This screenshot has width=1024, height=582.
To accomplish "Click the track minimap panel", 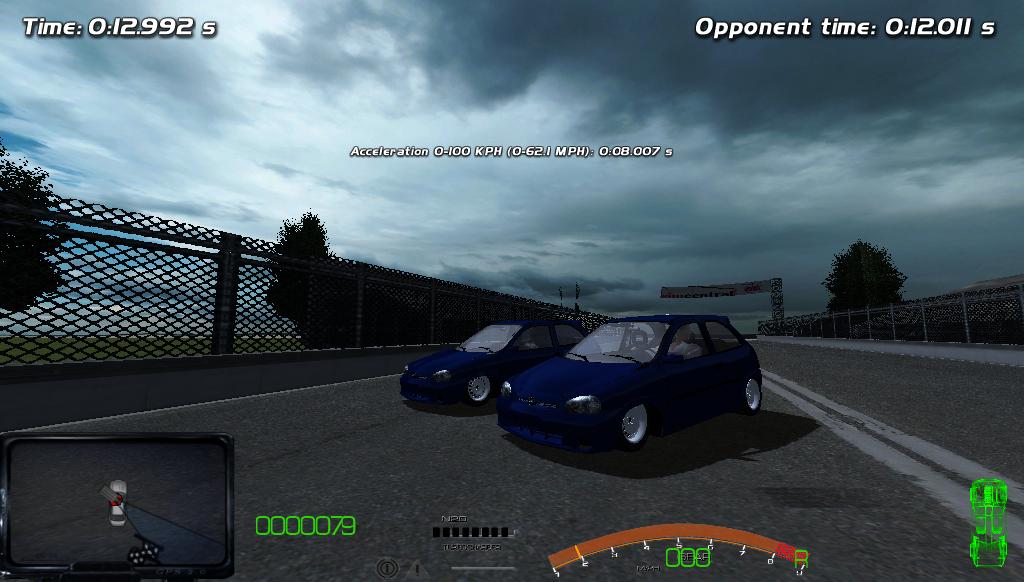I will tap(118, 504).
